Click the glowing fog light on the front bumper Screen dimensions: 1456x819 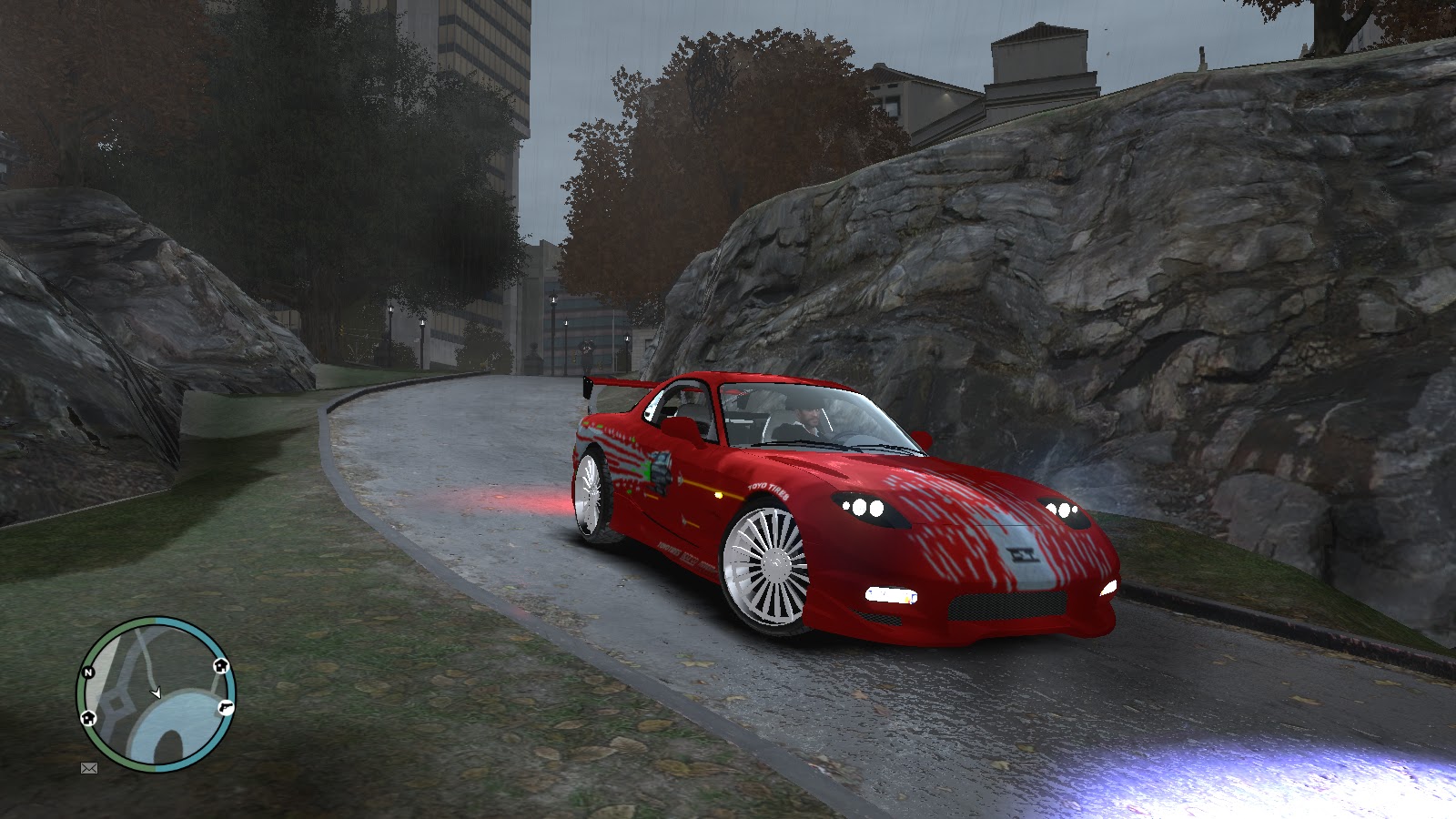tap(890, 595)
